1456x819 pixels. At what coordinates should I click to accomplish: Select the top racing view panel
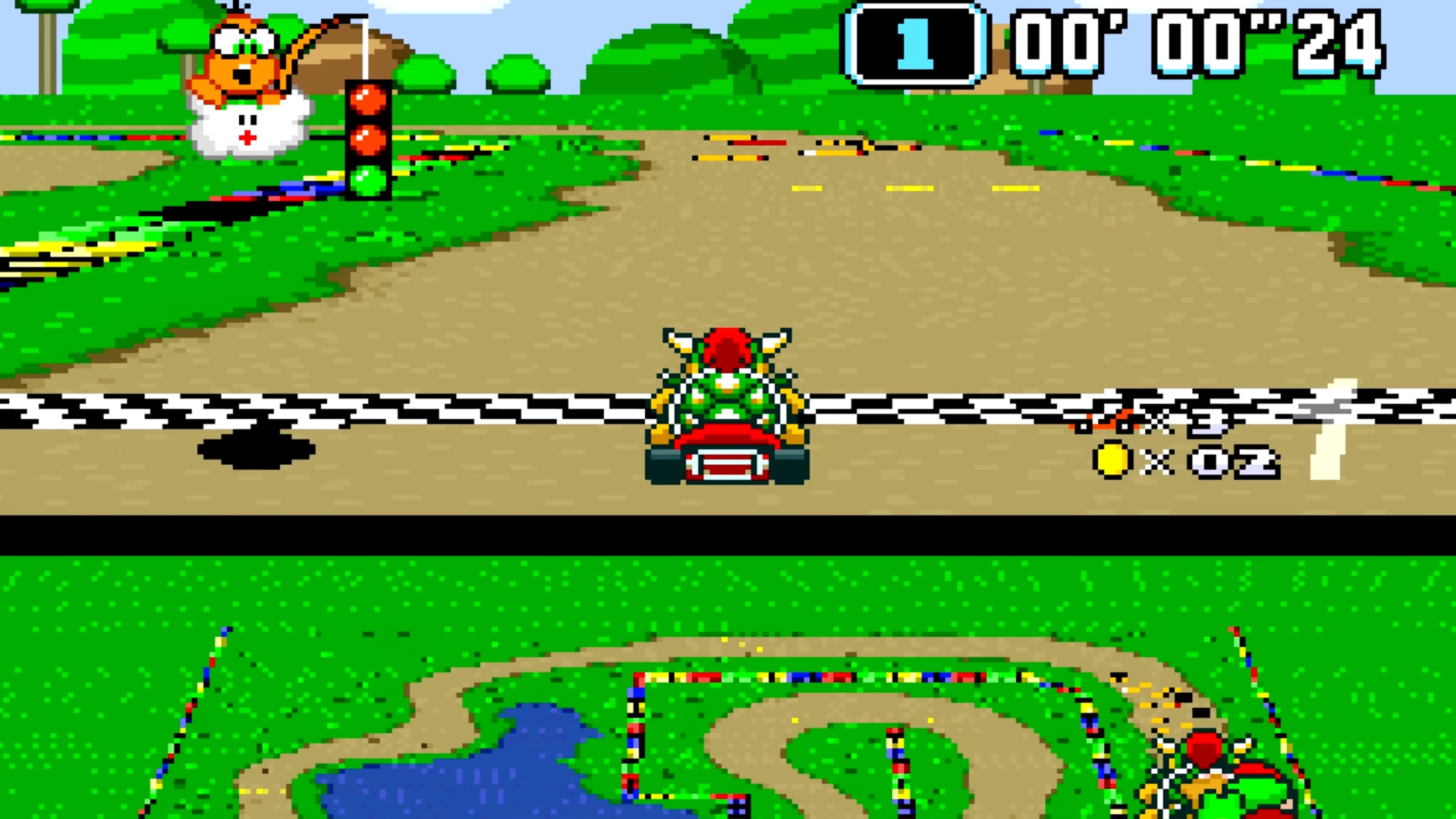click(x=728, y=254)
